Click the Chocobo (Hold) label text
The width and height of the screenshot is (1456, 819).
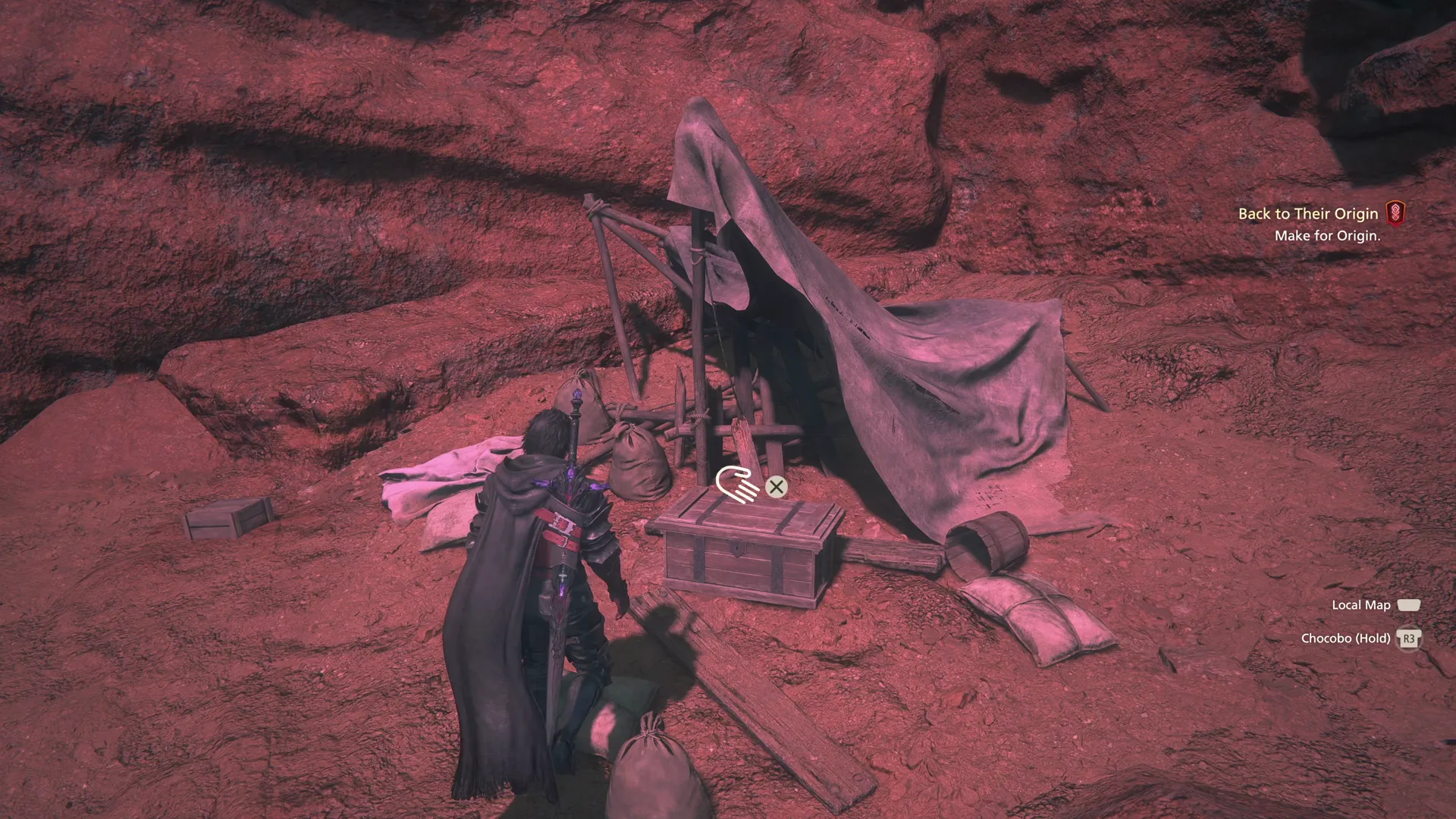click(1348, 639)
